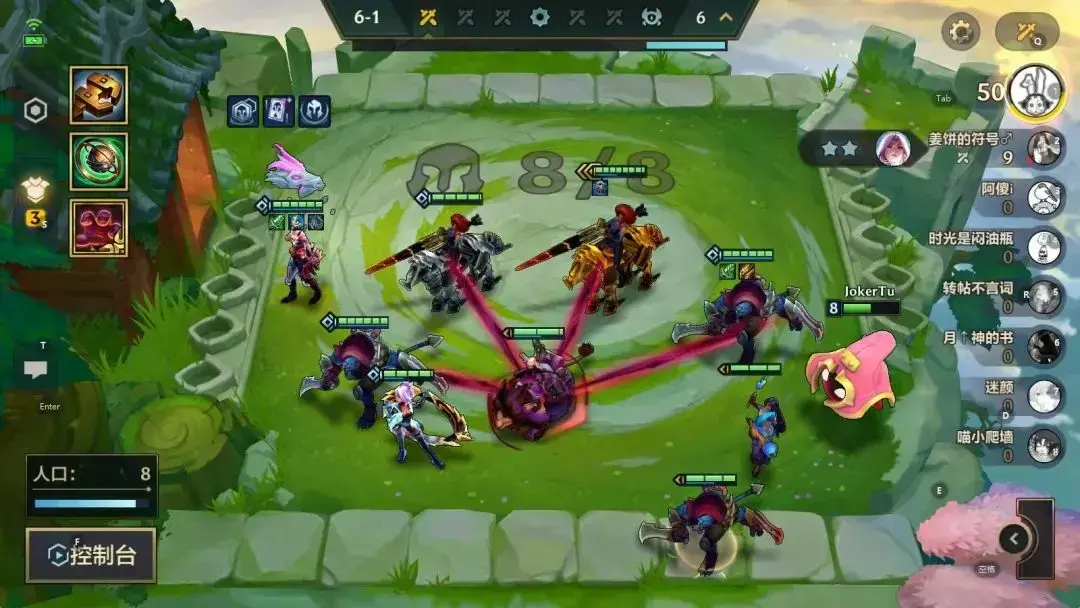
Task: Open the settings gear menu
Action: [961, 32]
